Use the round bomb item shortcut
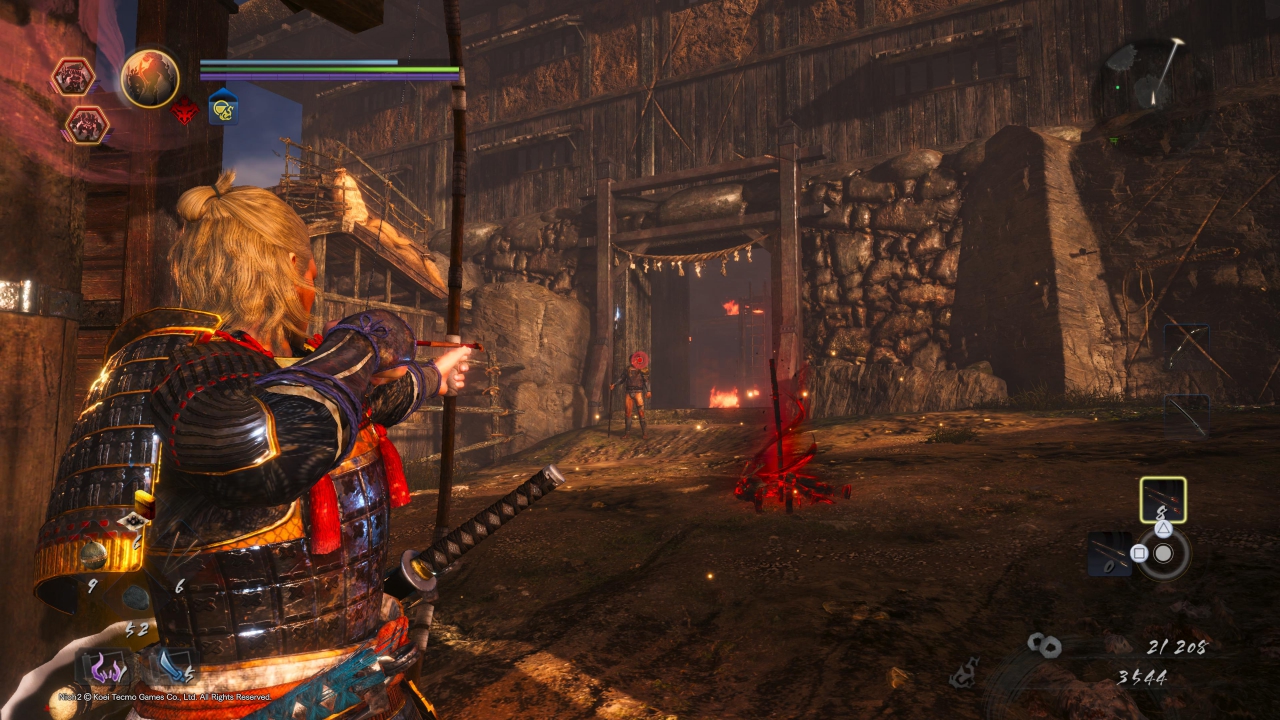Viewport: 1280px width, 720px height. [x=95, y=555]
